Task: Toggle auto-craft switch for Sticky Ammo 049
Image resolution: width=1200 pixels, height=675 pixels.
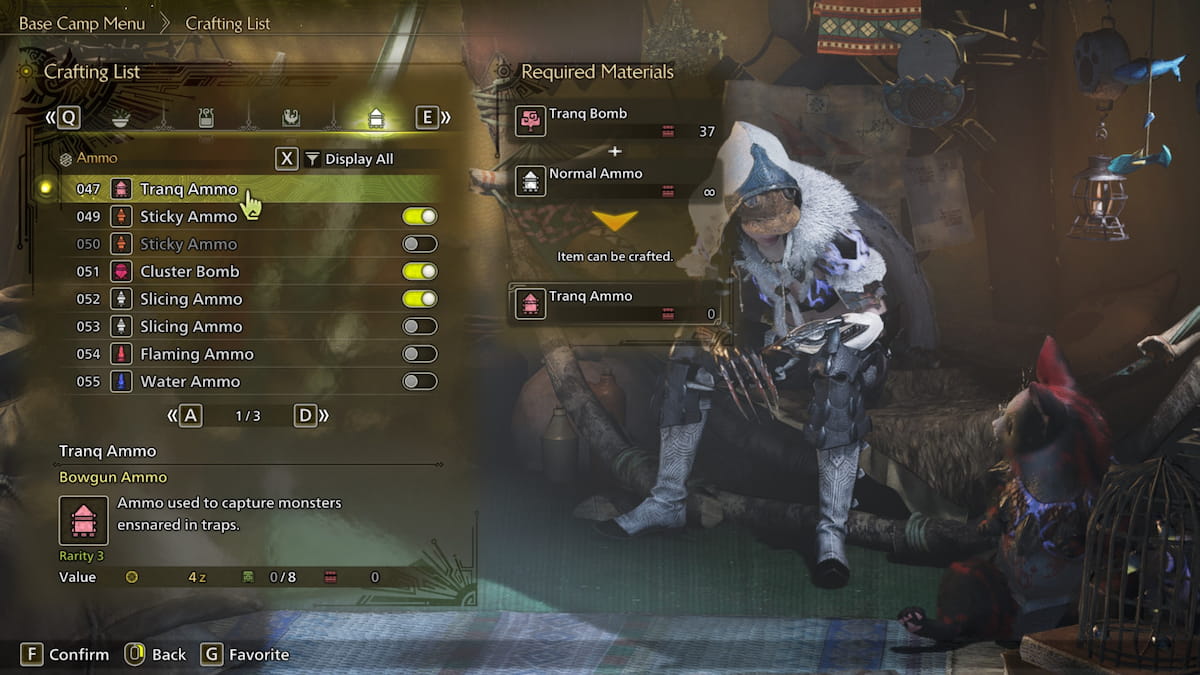Action: (x=419, y=216)
